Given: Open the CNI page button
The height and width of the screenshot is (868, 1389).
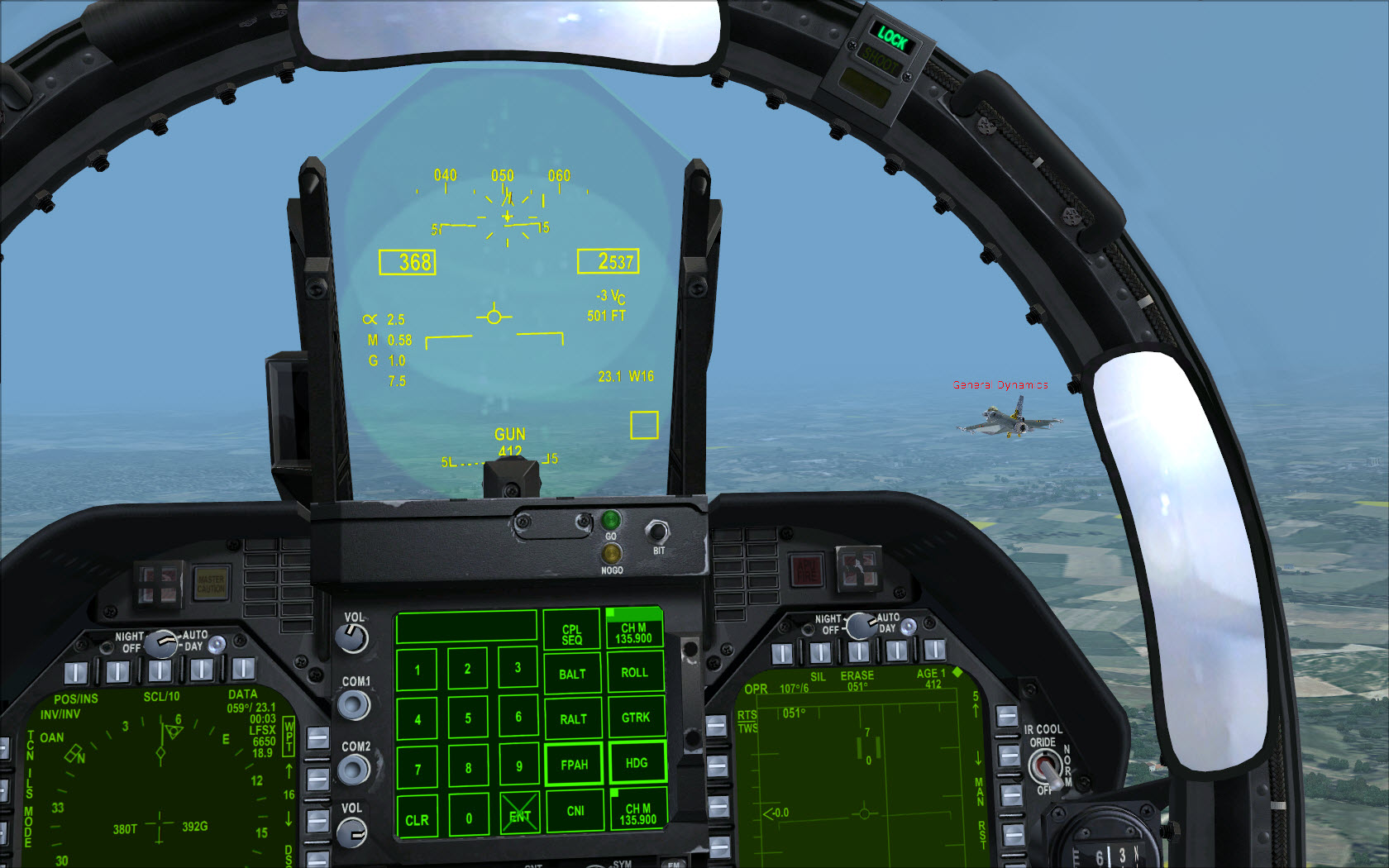Looking at the screenshot, I should coord(575,811).
